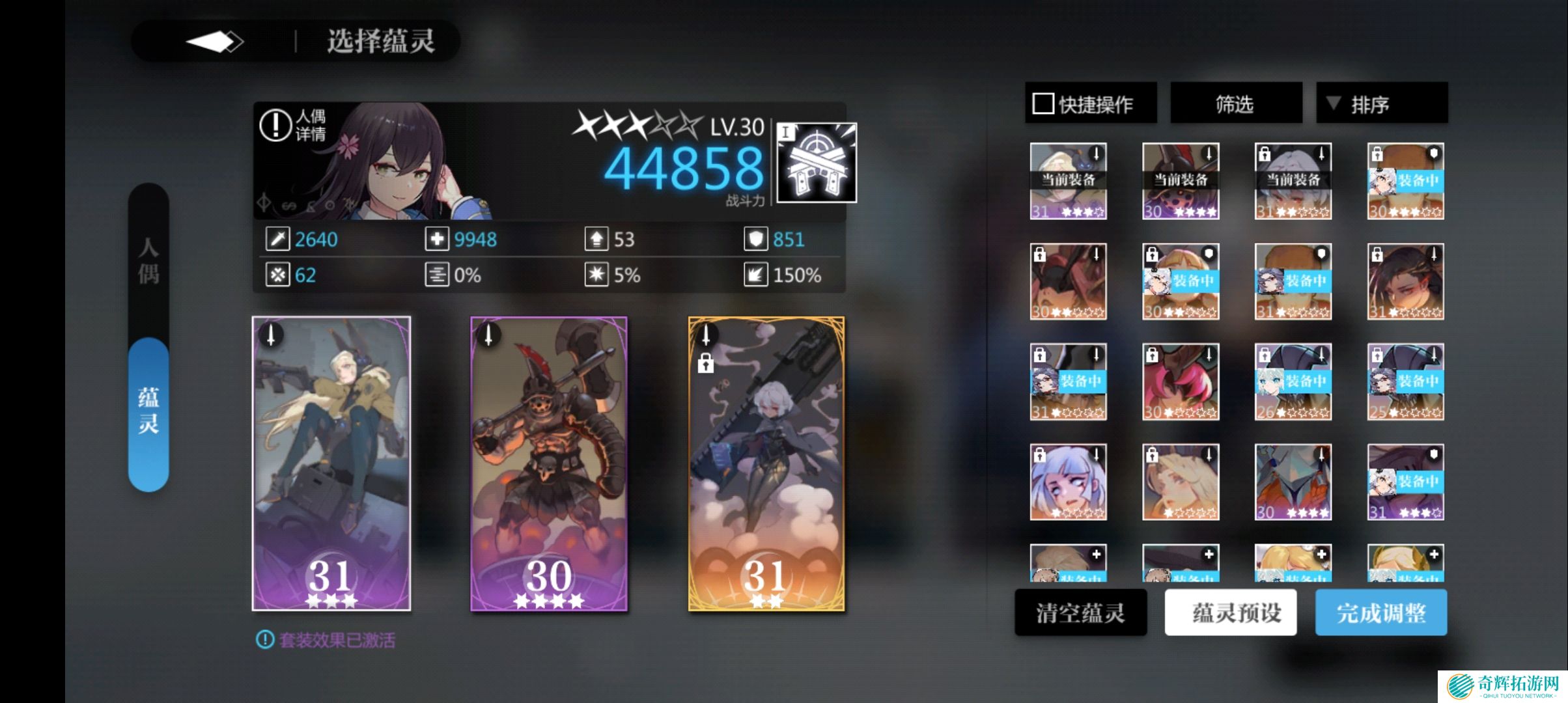Switch to the 人偶 tab

(x=148, y=260)
